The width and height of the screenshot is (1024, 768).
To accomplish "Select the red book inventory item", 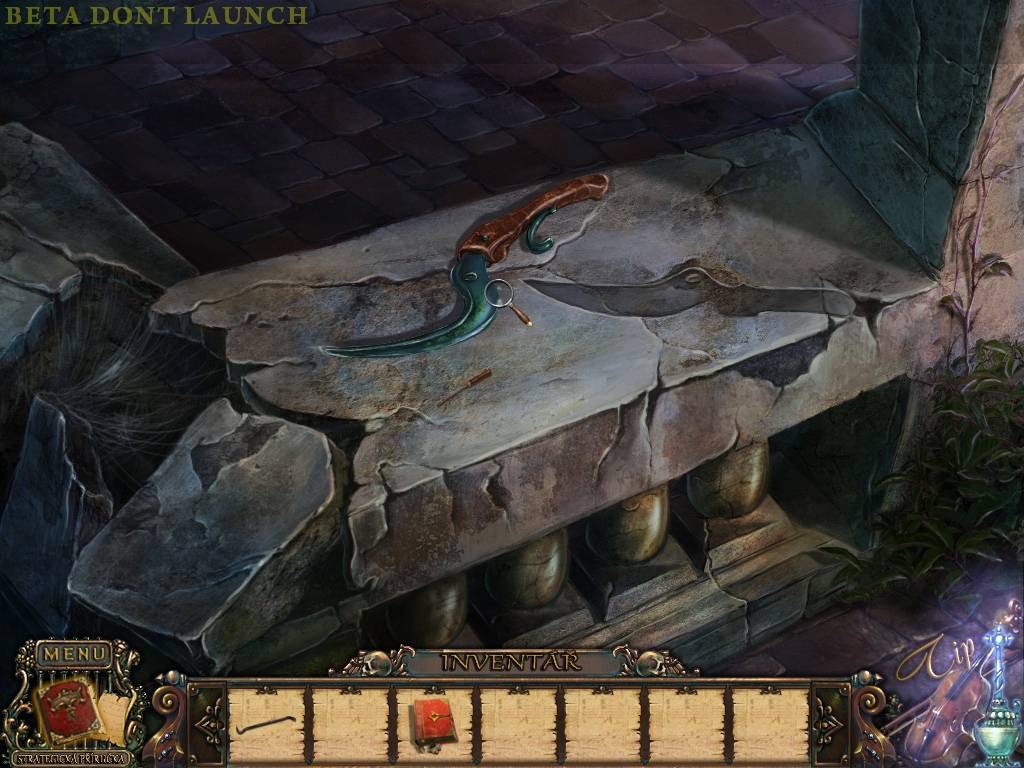I will point(433,722).
